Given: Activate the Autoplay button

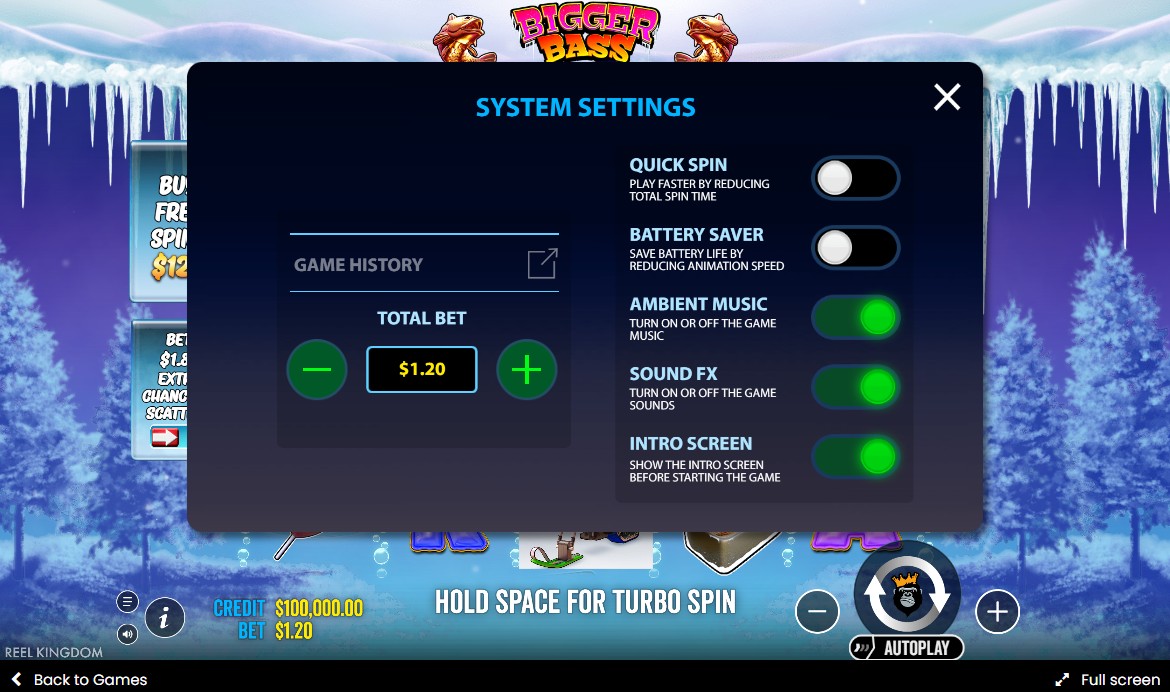Looking at the screenshot, I should (x=907, y=648).
